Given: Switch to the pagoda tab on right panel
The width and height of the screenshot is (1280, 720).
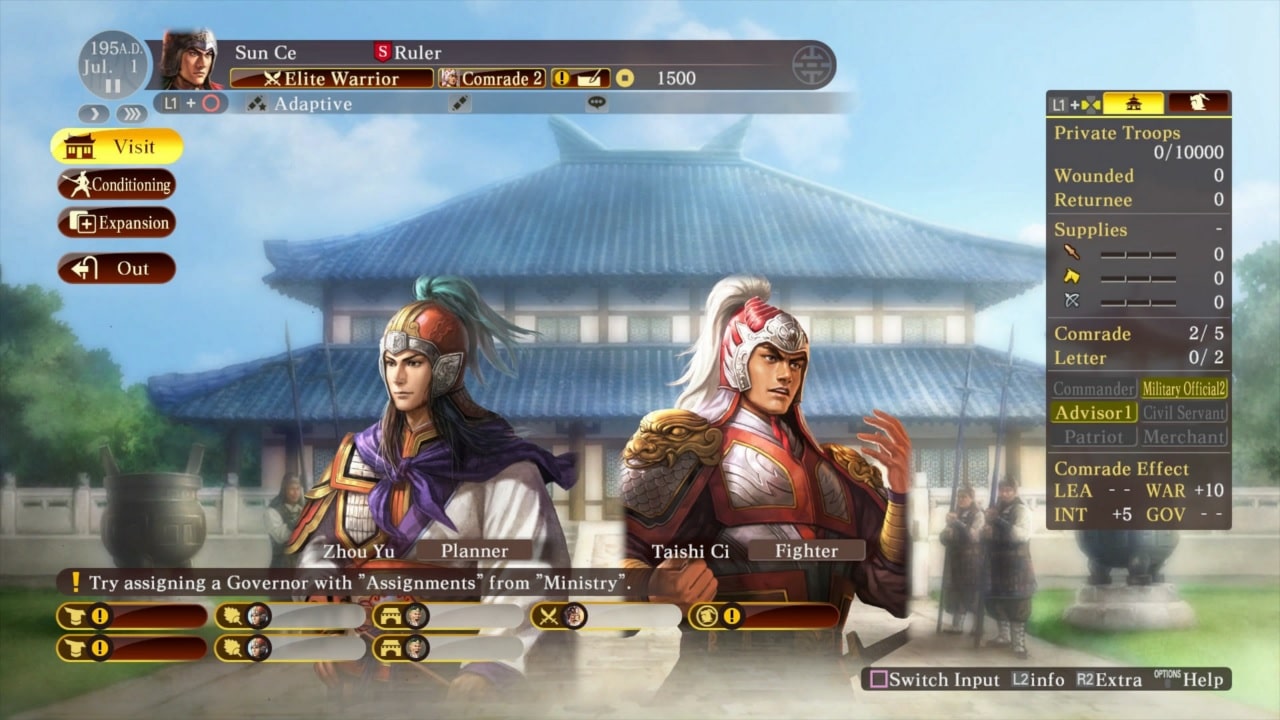Looking at the screenshot, I should [x=1133, y=104].
